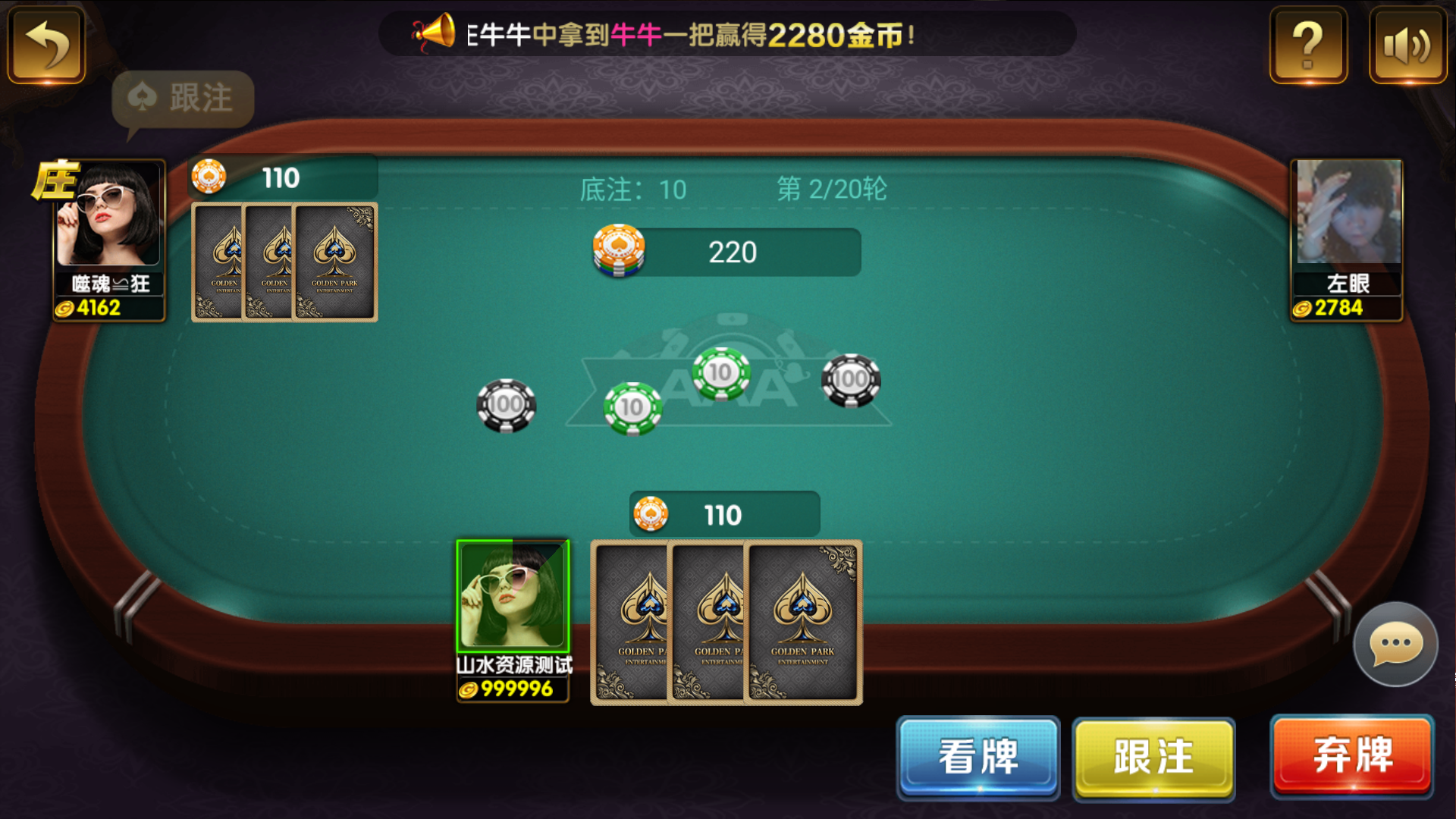
Task: Click the spade chip icon beside the 220 pot
Action: pos(620,250)
